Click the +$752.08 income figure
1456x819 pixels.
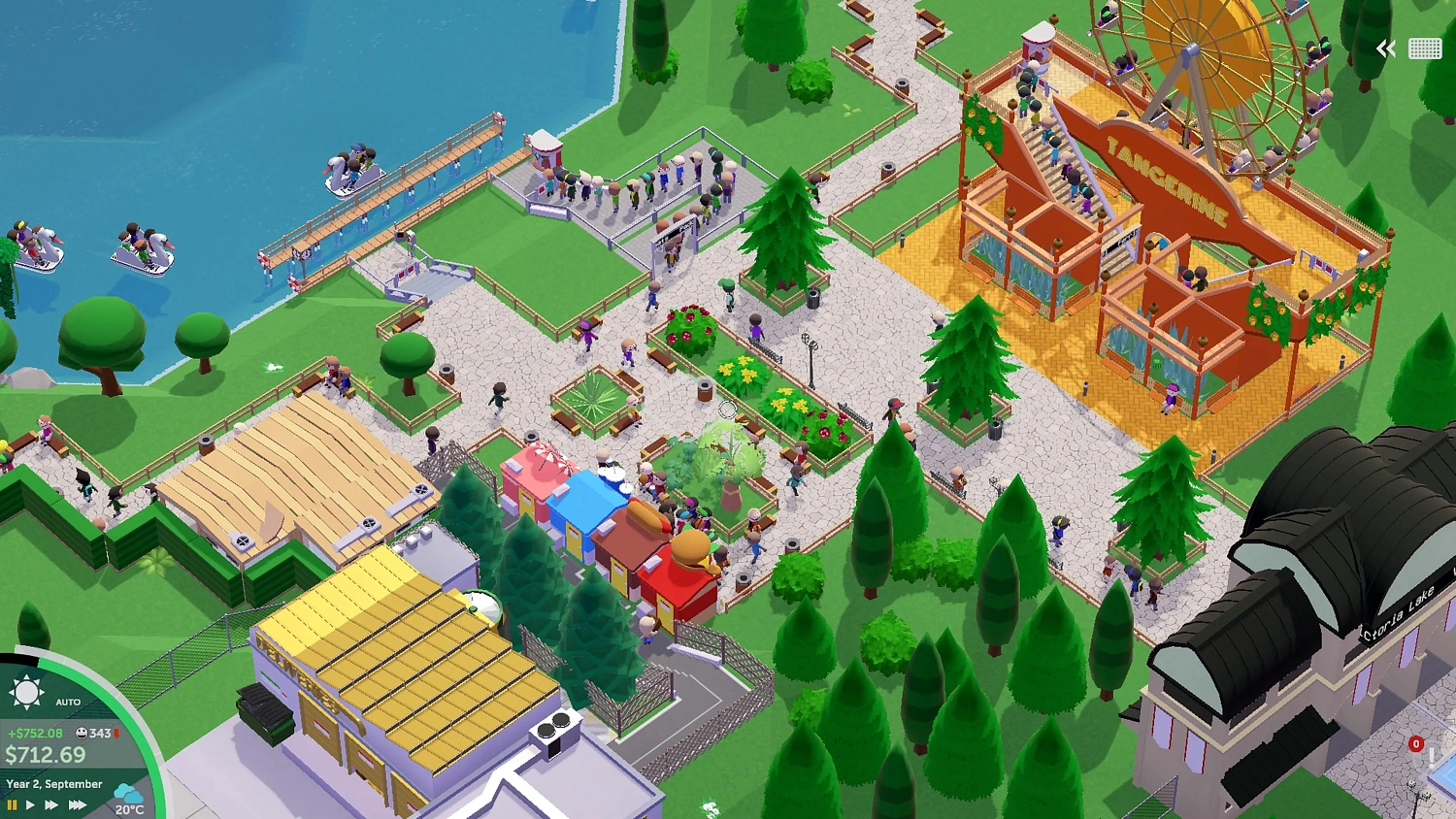coord(36,734)
